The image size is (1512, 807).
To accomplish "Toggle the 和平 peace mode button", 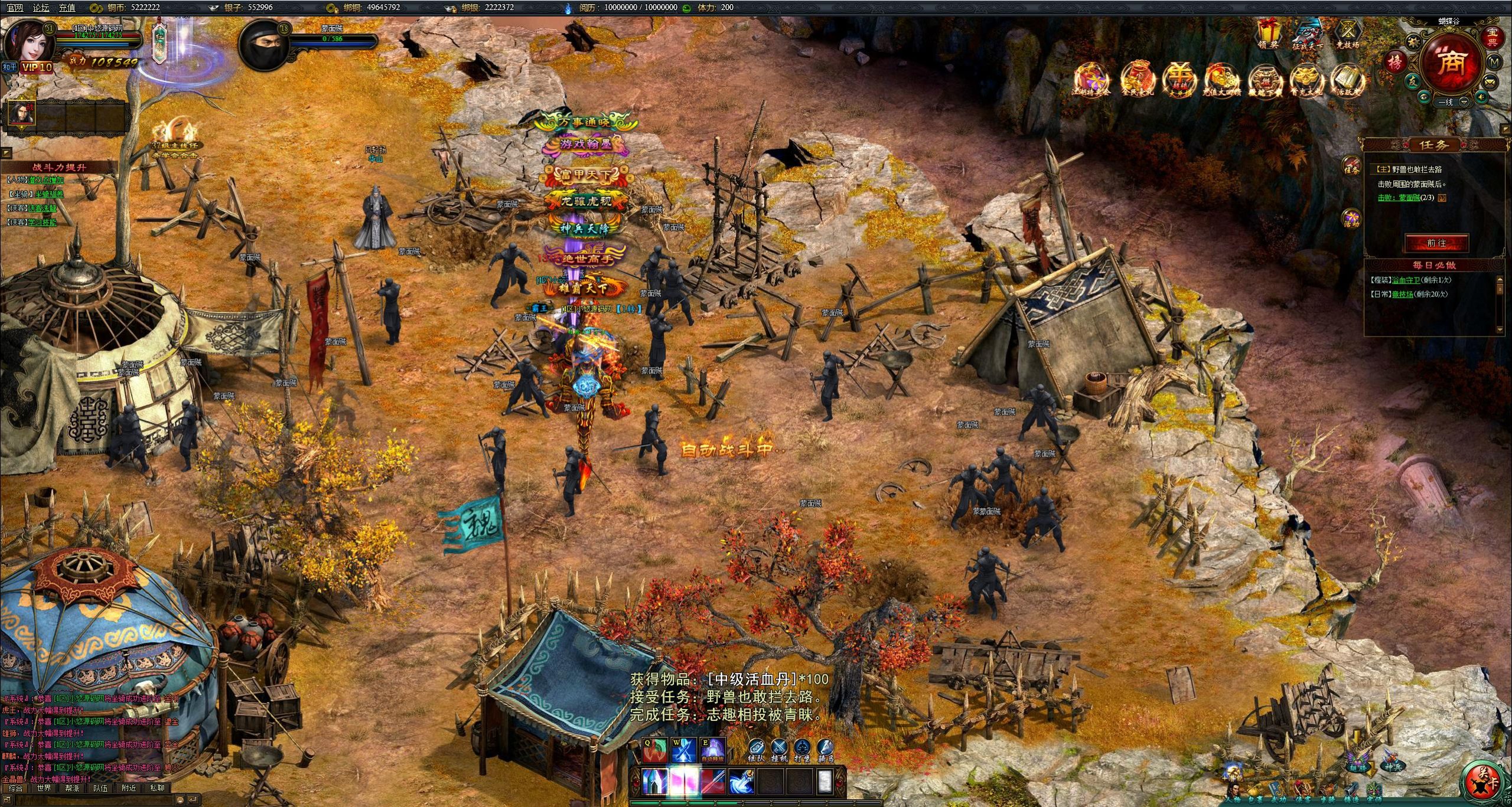I will 9,67.
